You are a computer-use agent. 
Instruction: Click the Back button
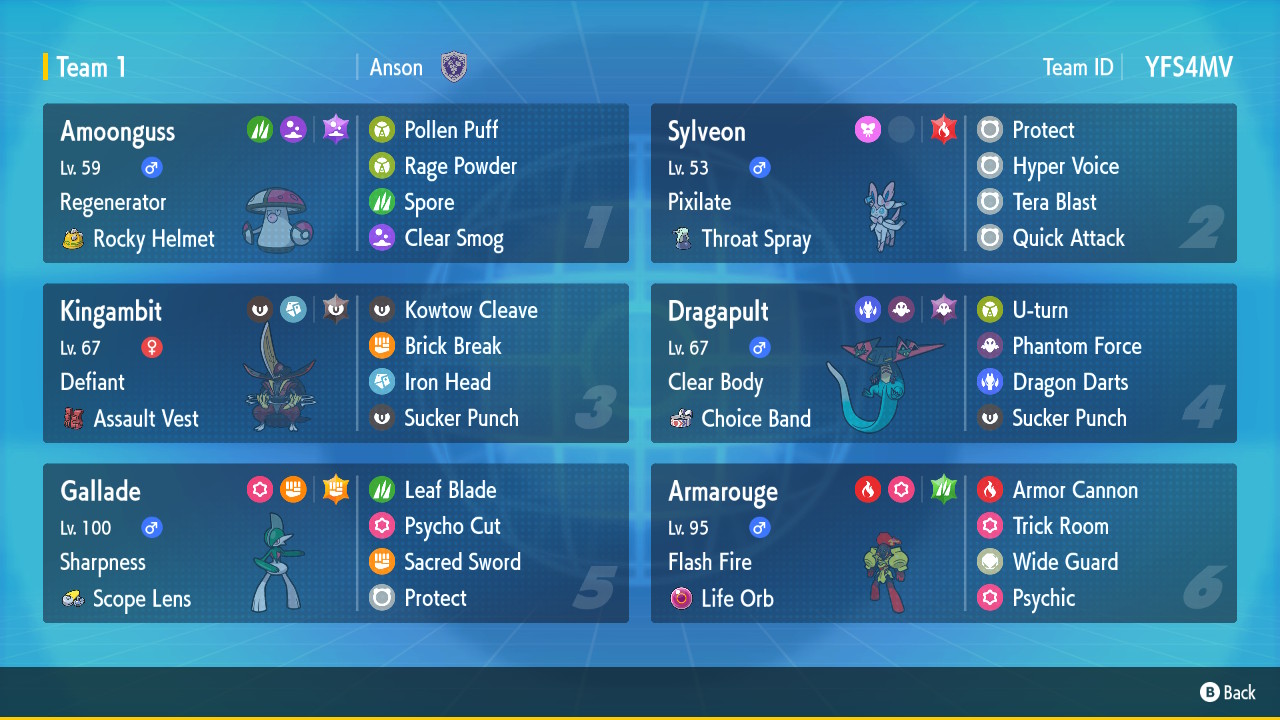pyautogui.click(x=1228, y=692)
